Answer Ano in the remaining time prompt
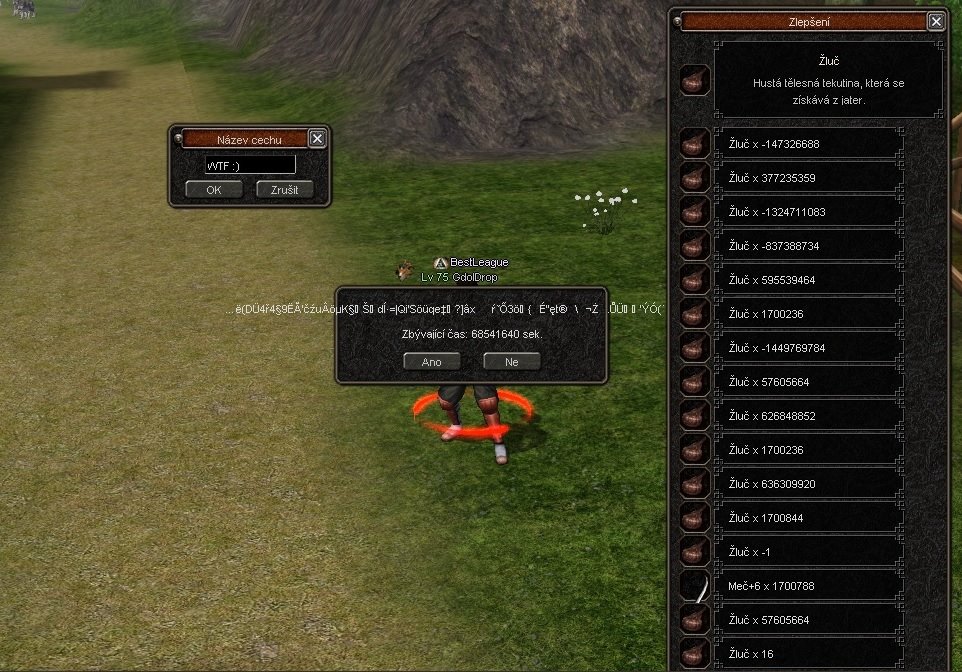The height and width of the screenshot is (672, 962). (x=432, y=362)
